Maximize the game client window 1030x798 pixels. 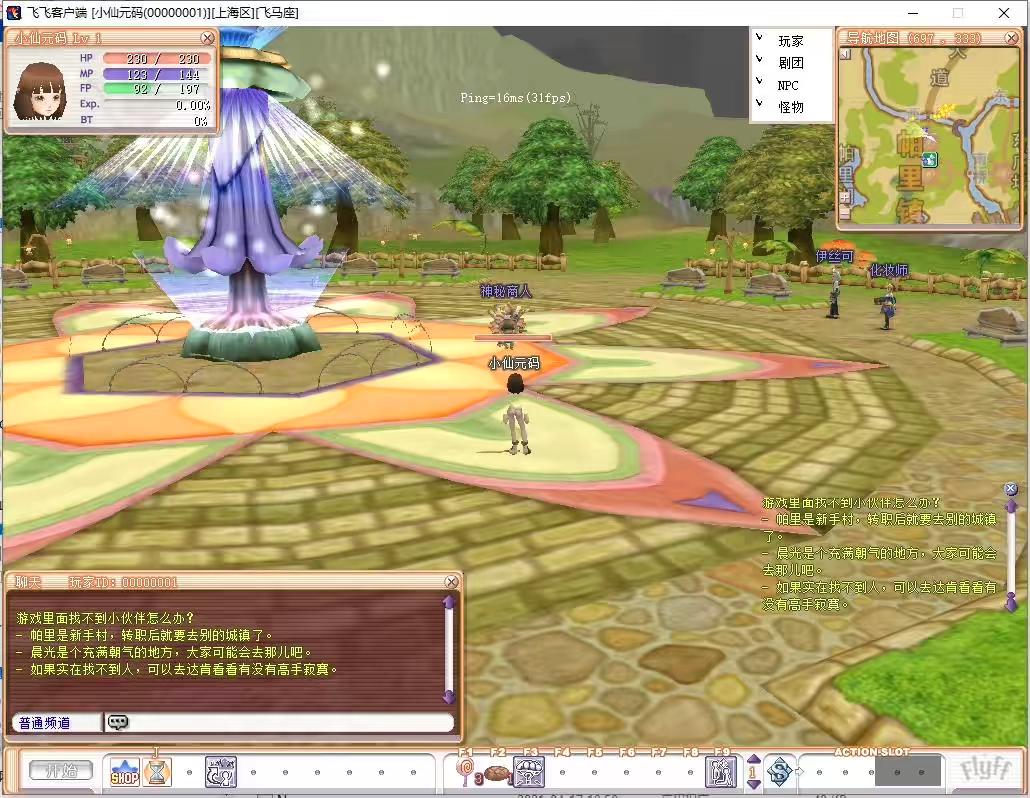point(957,13)
